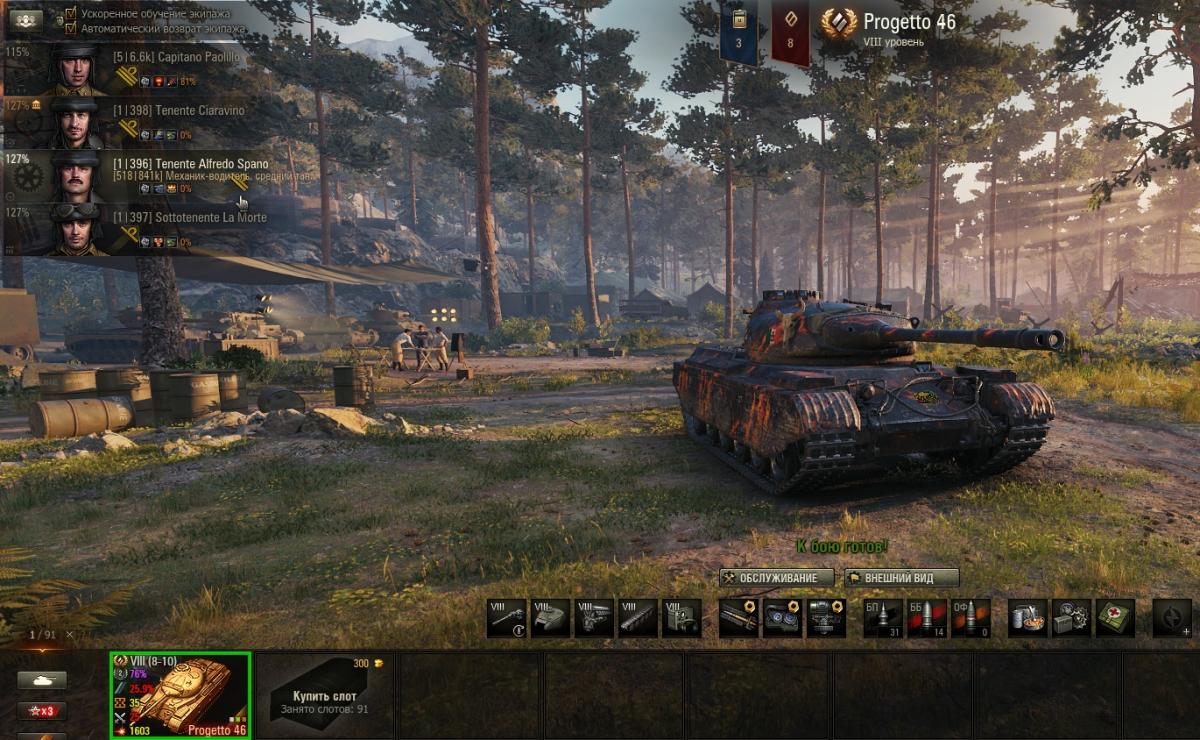
Task: Select the БП shell slot with 31 rounds
Action: pyautogui.click(x=883, y=618)
